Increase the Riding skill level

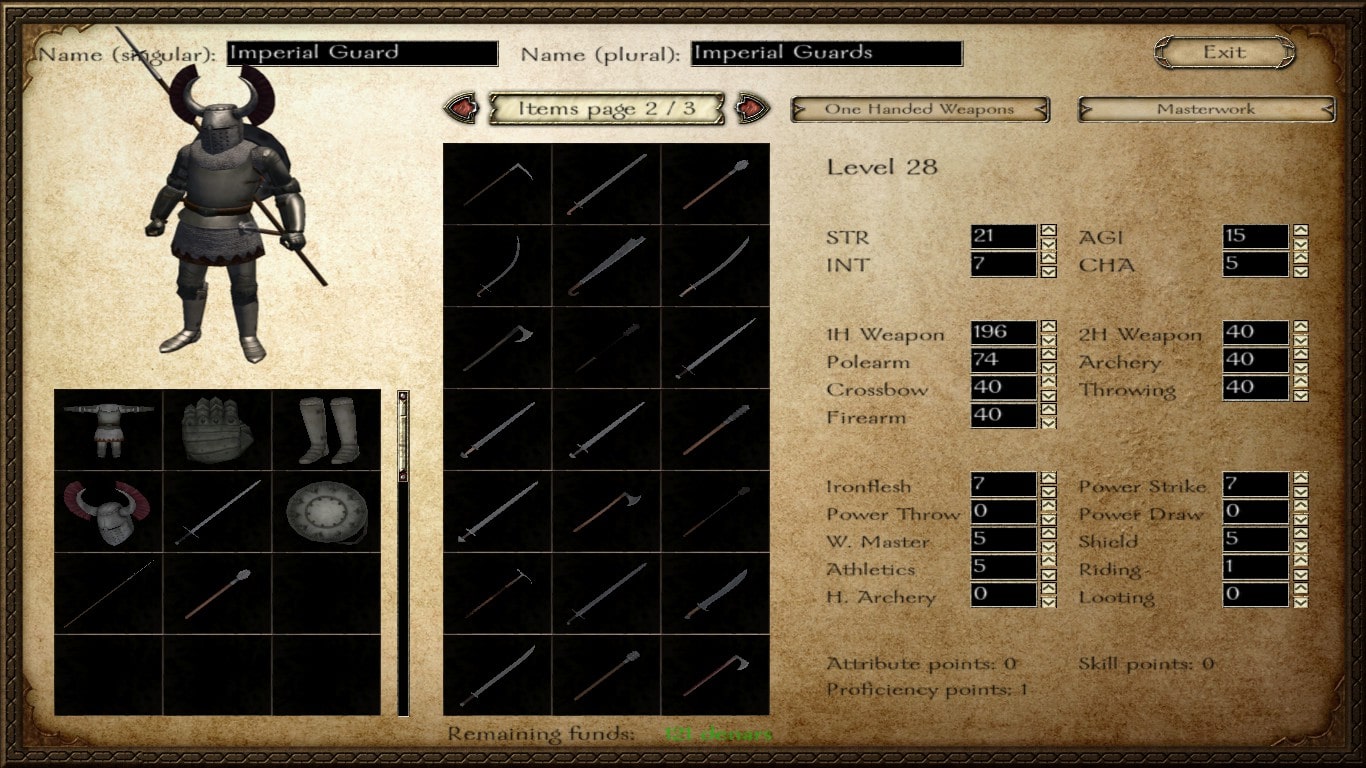tap(1300, 561)
